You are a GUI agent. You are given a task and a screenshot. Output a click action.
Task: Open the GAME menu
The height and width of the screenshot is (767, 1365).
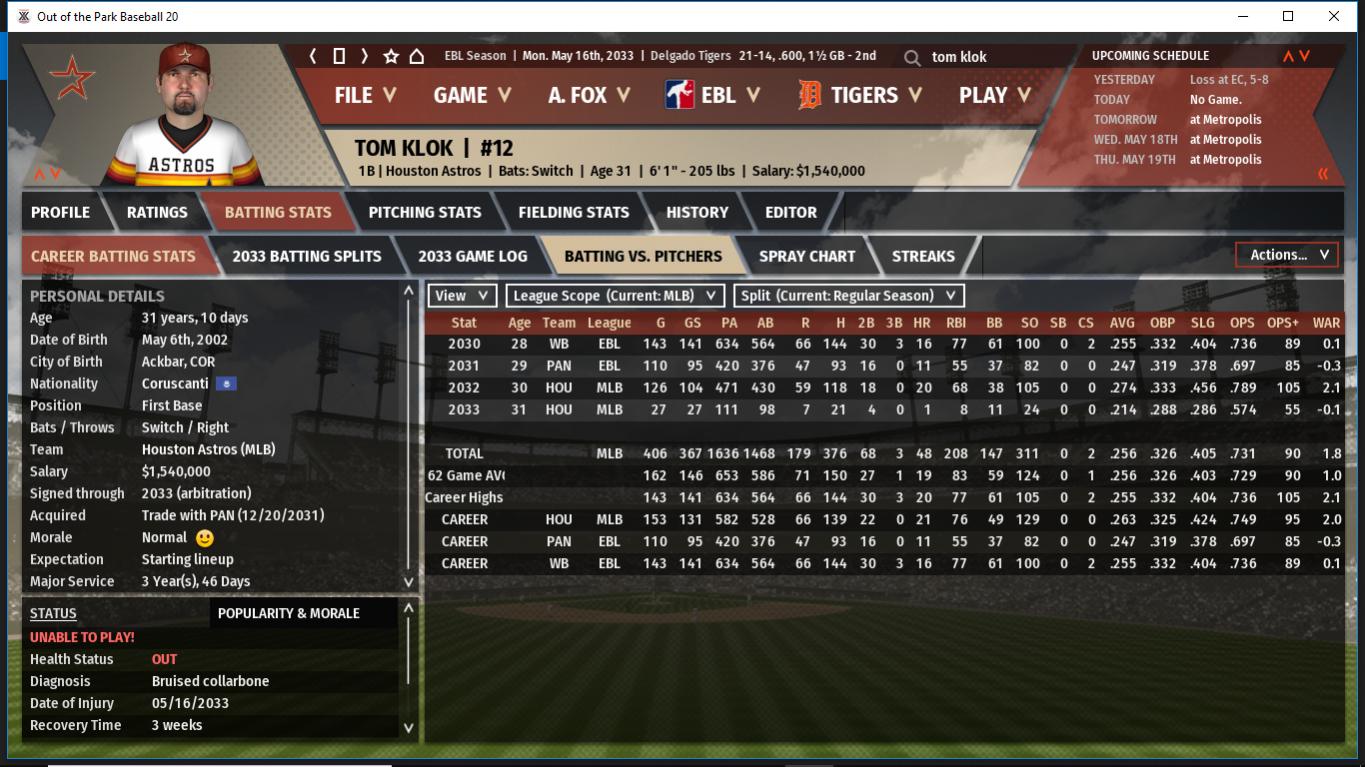pyautogui.click(x=472, y=95)
